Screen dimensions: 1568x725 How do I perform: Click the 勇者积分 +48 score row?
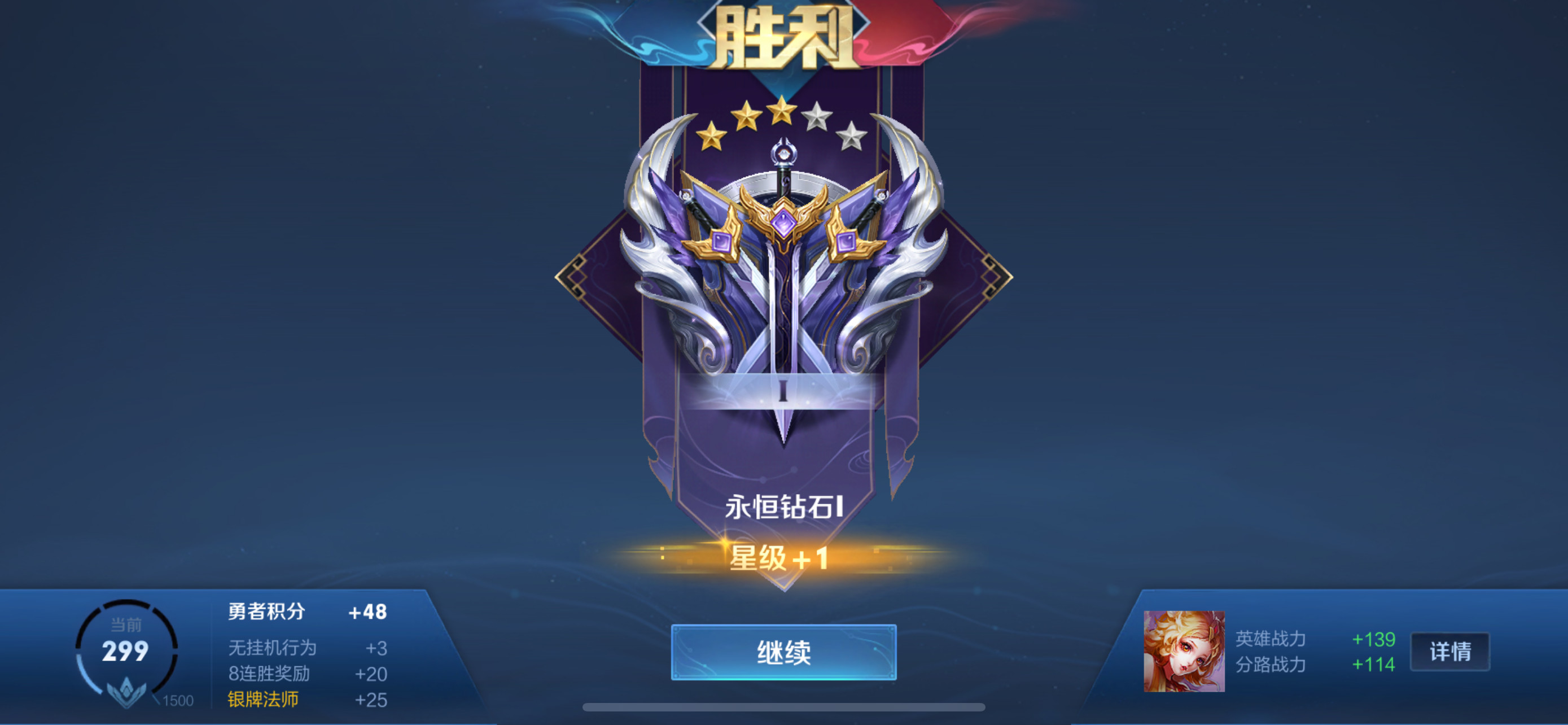click(x=304, y=612)
